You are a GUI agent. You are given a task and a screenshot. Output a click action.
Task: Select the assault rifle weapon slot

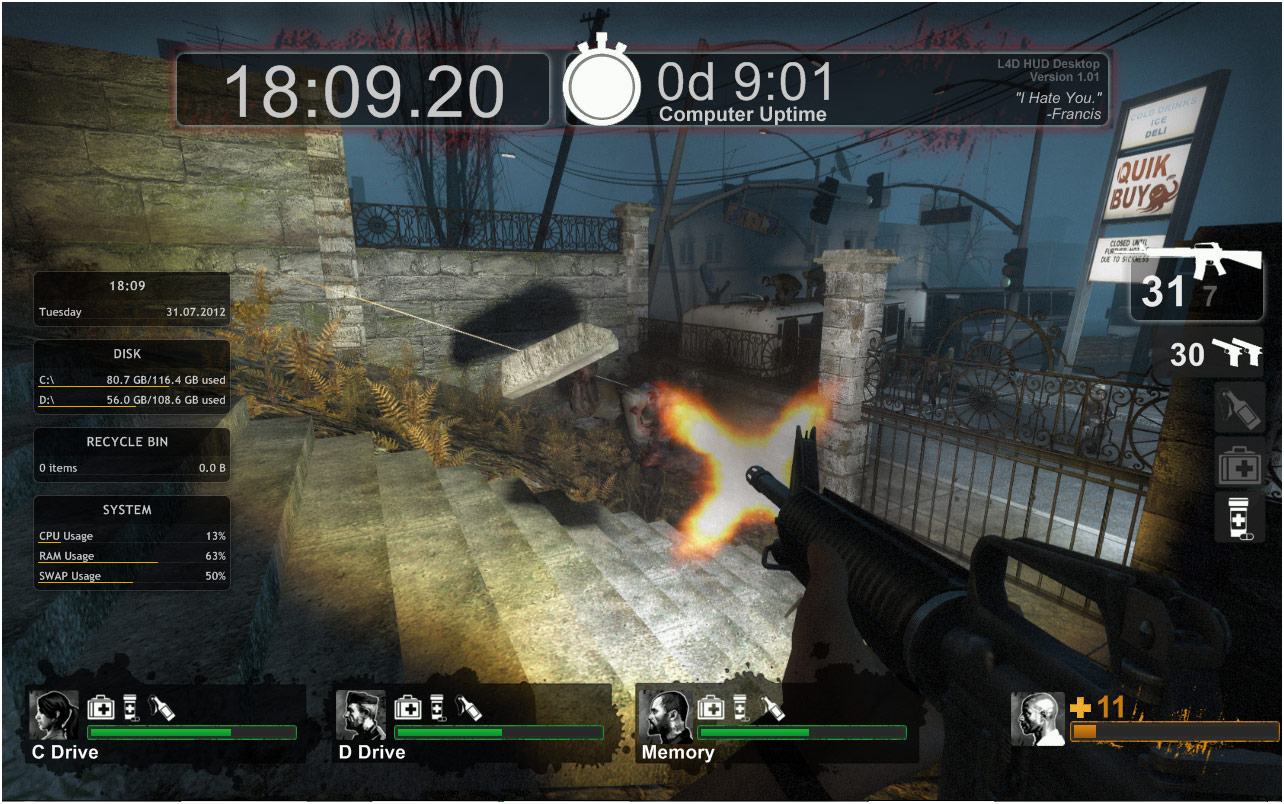pyautogui.click(x=1196, y=280)
